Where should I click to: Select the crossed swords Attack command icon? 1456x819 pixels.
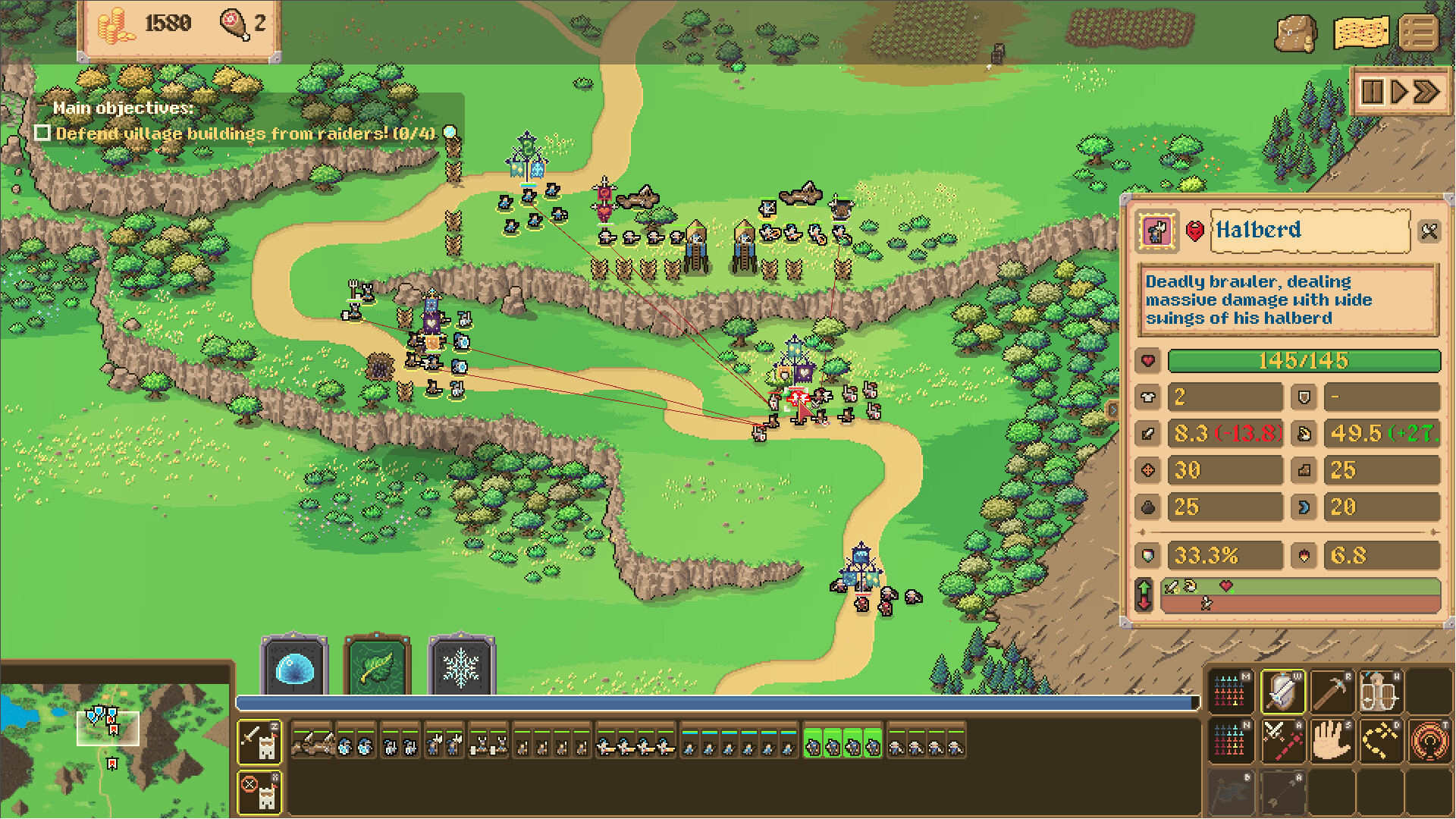(x=1282, y=741)
